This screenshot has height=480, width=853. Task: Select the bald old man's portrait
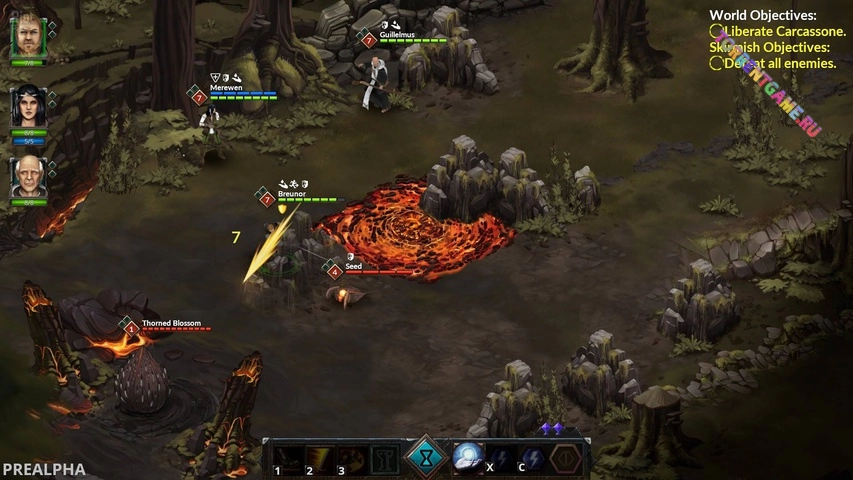tap(29, 177)
